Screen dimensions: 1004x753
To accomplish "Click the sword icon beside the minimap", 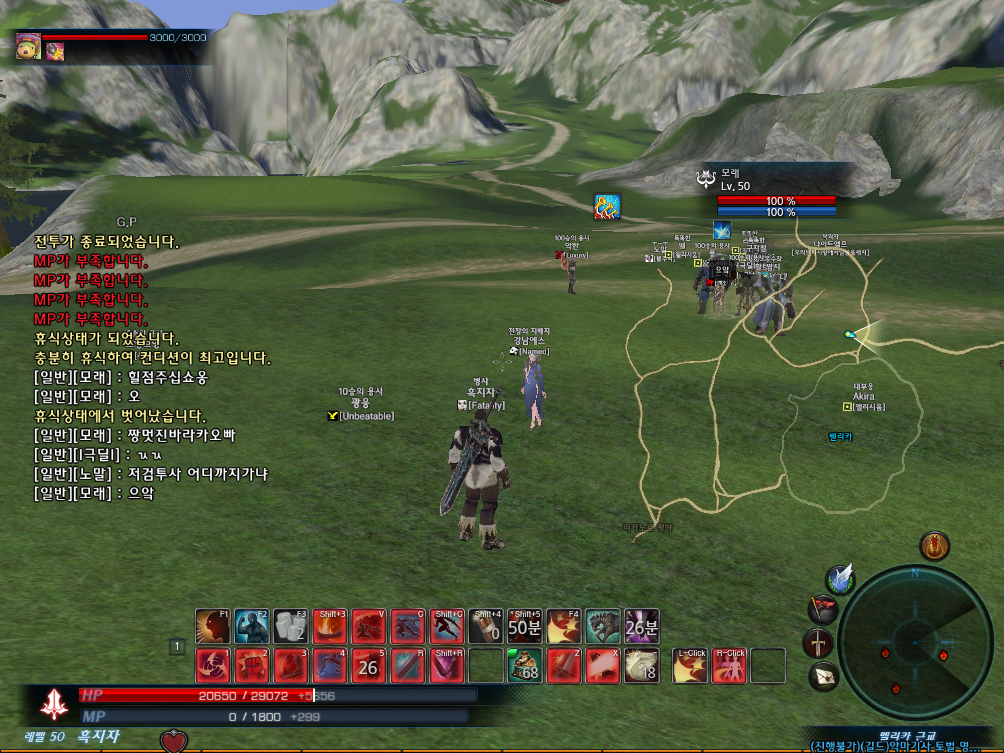I will point(818,642).
